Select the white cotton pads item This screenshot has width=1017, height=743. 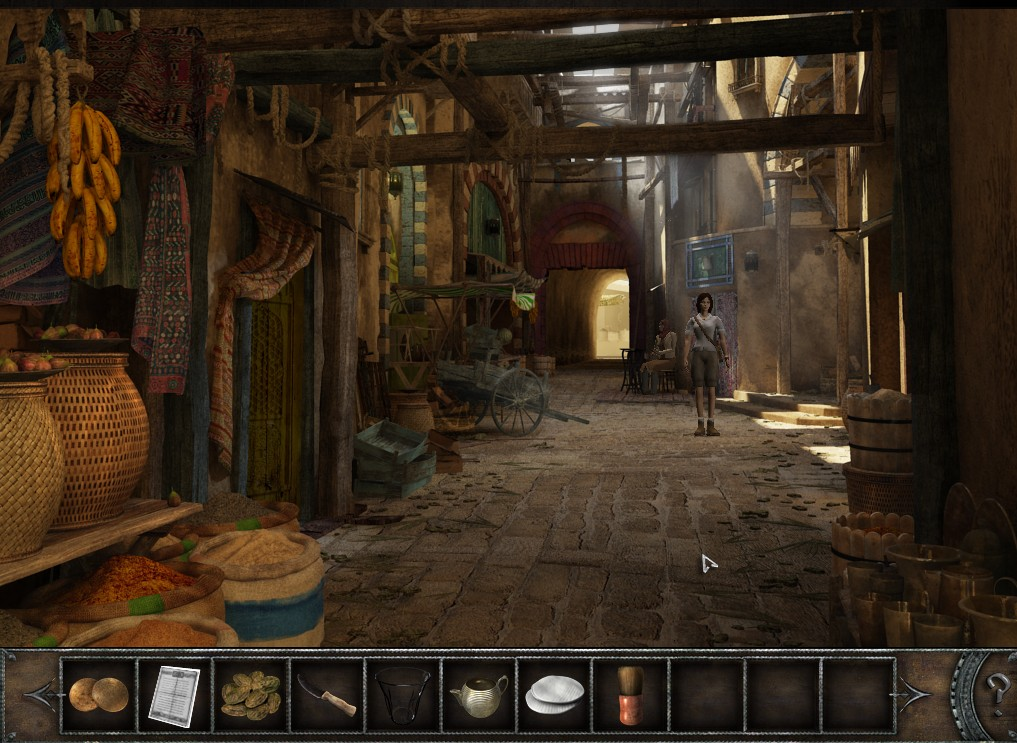pyautogui.click(x=554, y=694)
